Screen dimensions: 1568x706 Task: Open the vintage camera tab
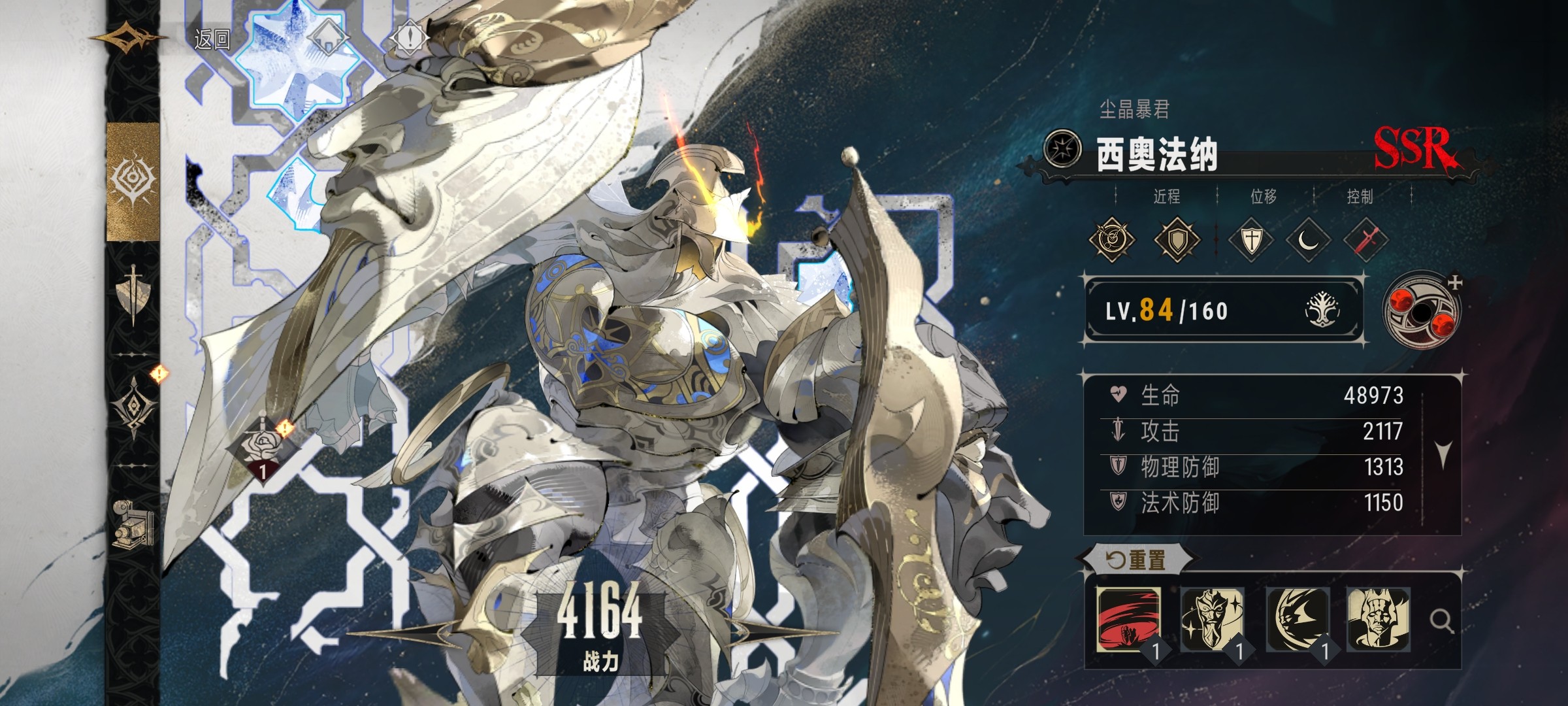(133, 524)
